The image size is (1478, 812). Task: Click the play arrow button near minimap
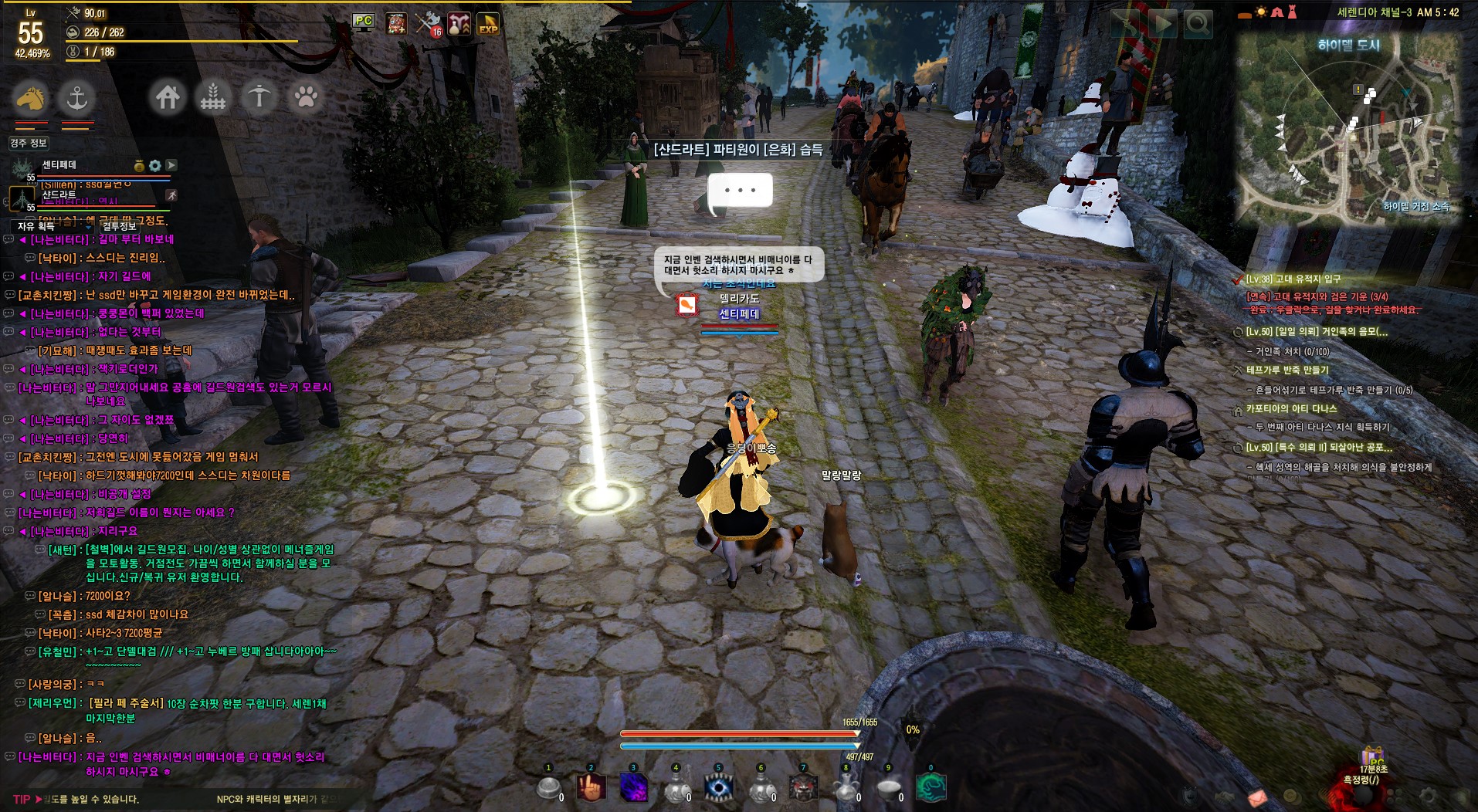(x=1161, y=25)
